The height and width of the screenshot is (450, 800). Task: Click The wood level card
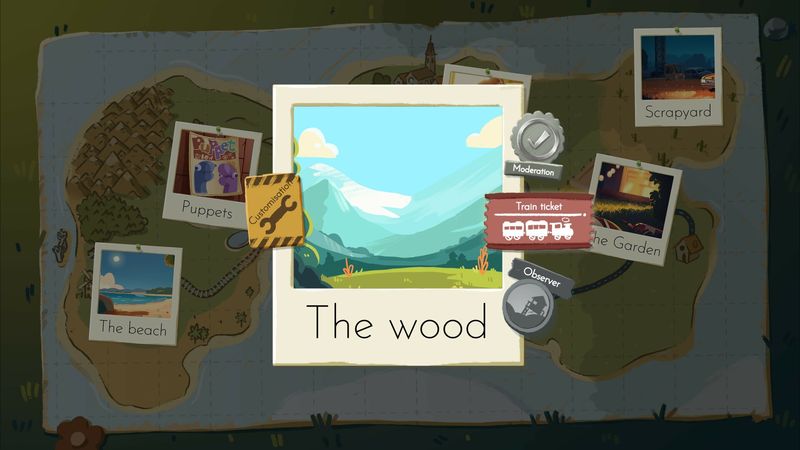point(397,225)
